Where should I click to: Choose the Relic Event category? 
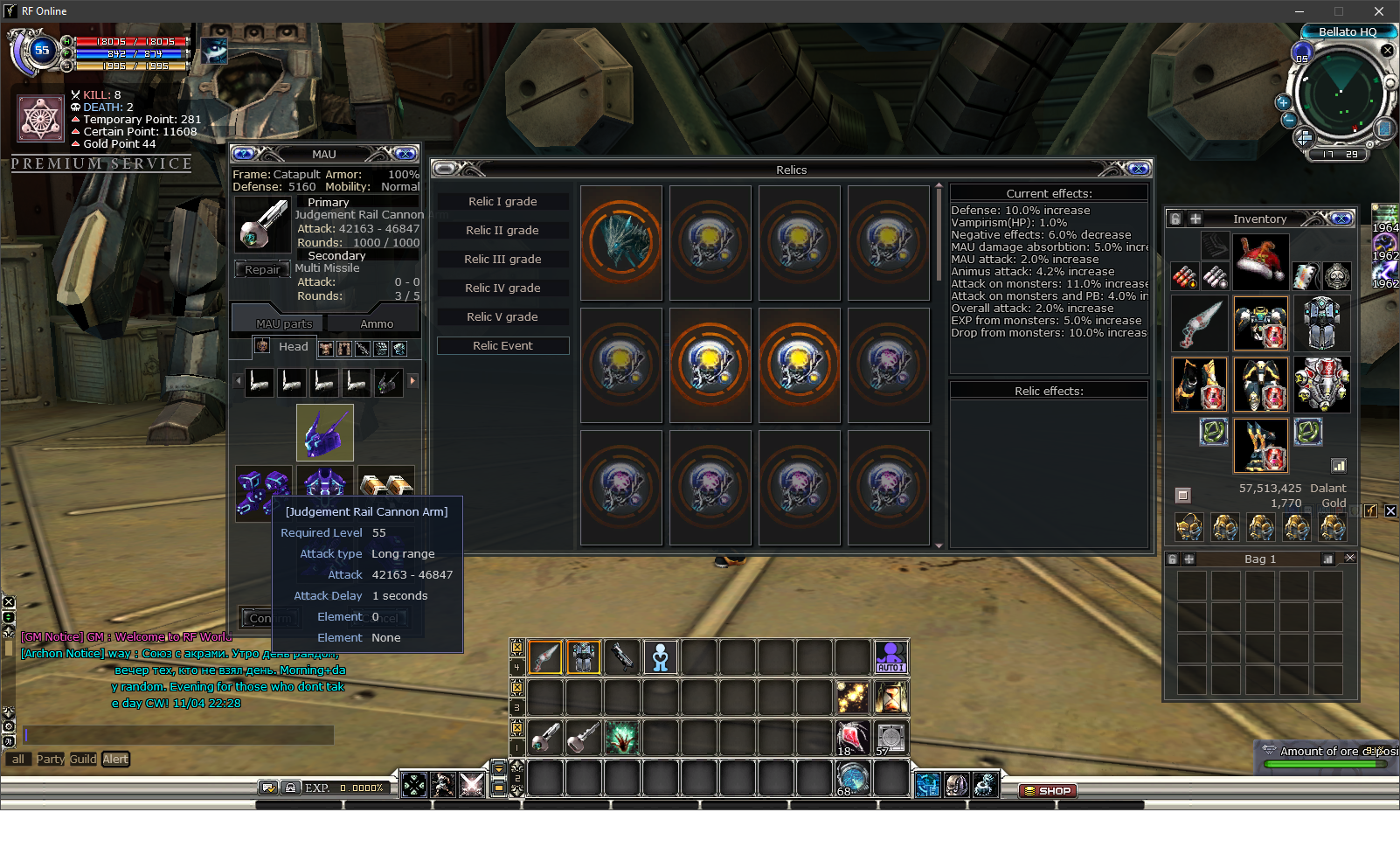click(502, 346)
